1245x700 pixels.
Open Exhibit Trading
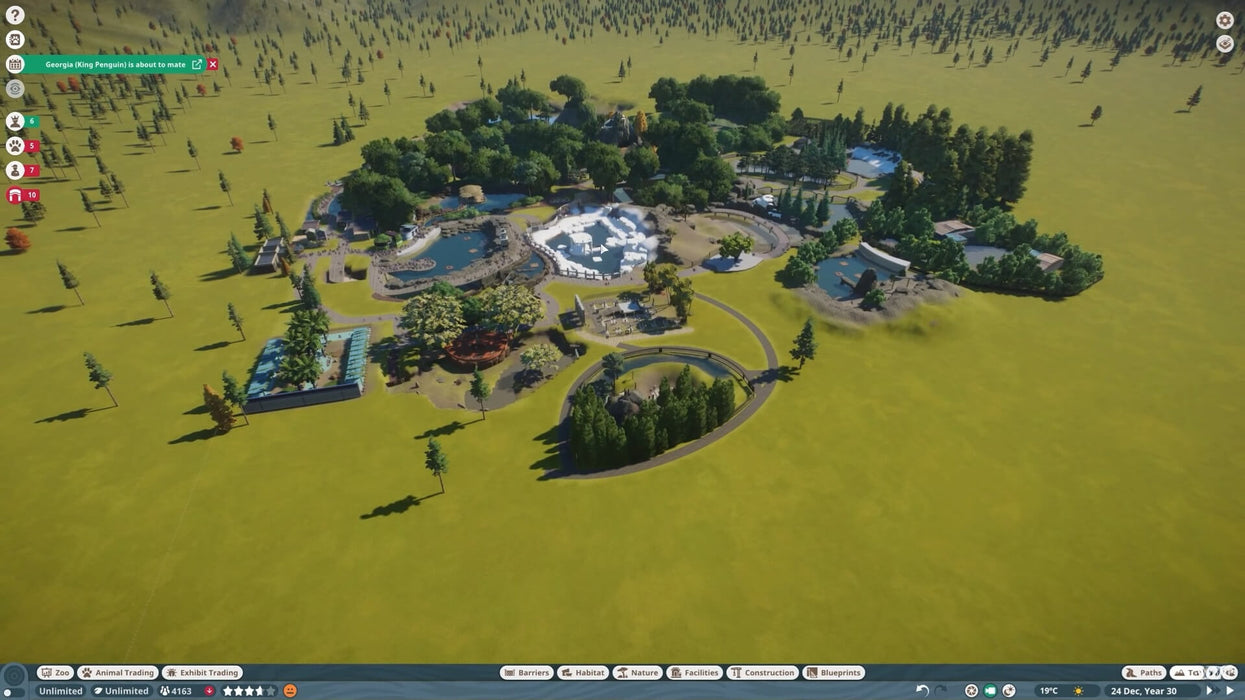point(202,673)
